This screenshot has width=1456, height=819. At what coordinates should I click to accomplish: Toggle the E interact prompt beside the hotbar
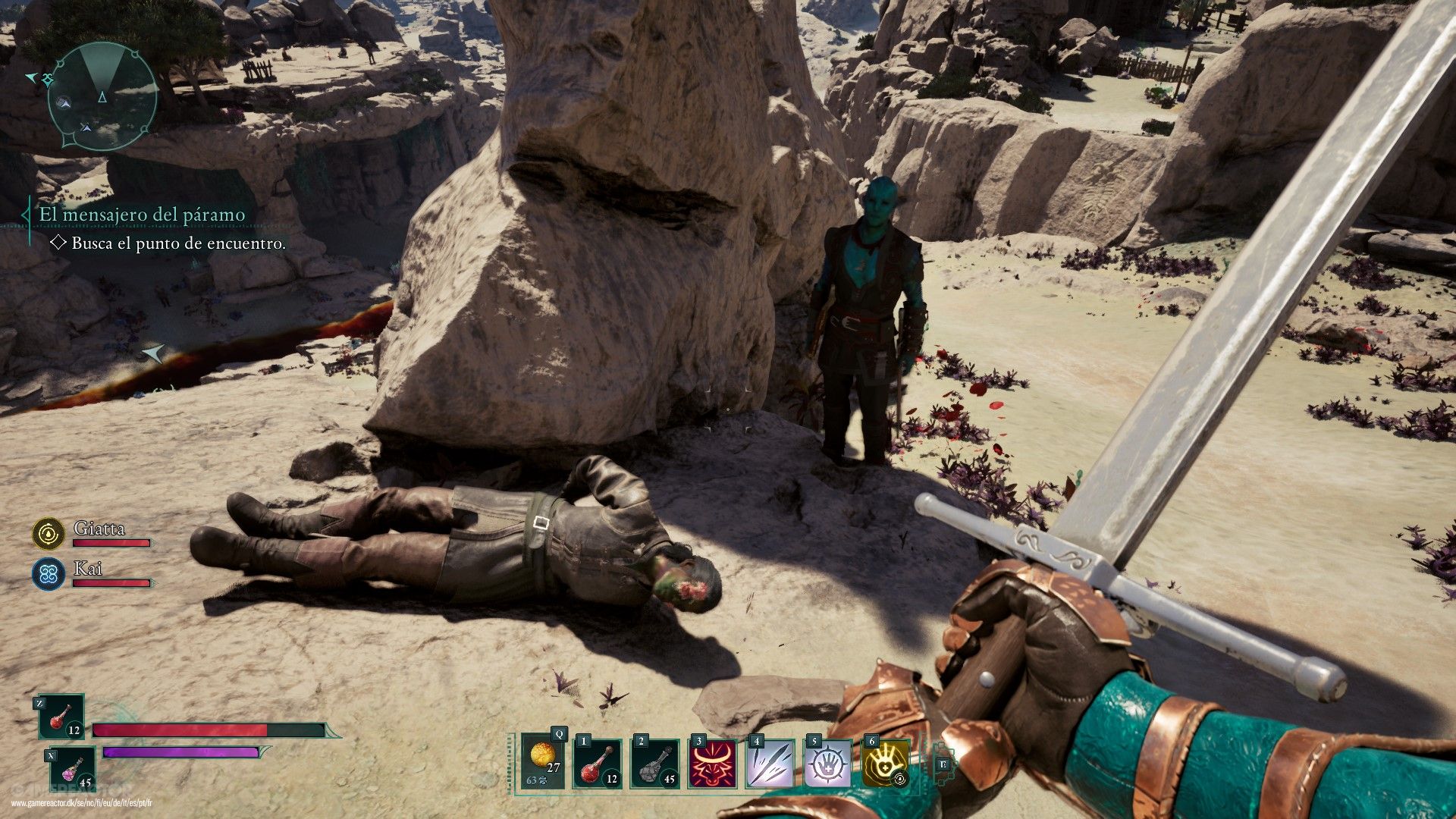coord(943,766)
